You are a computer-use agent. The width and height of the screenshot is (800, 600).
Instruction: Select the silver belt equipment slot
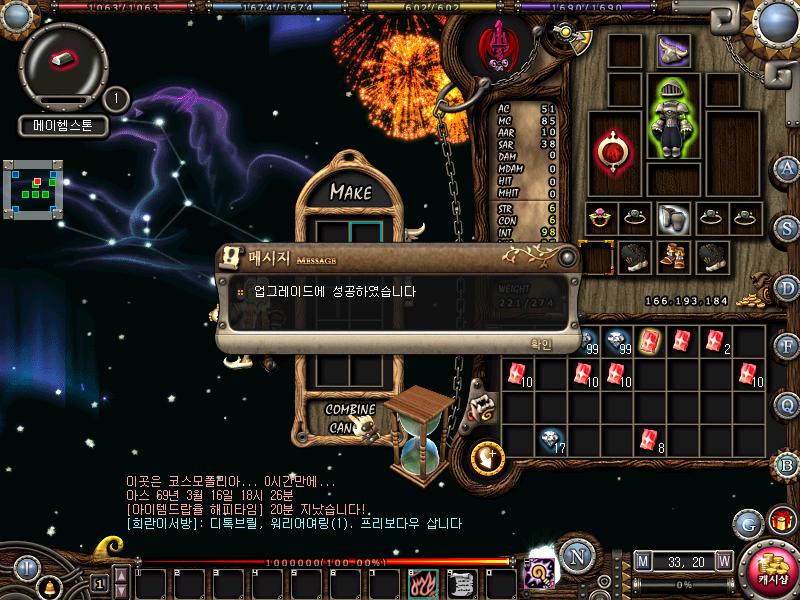point(673,218)
